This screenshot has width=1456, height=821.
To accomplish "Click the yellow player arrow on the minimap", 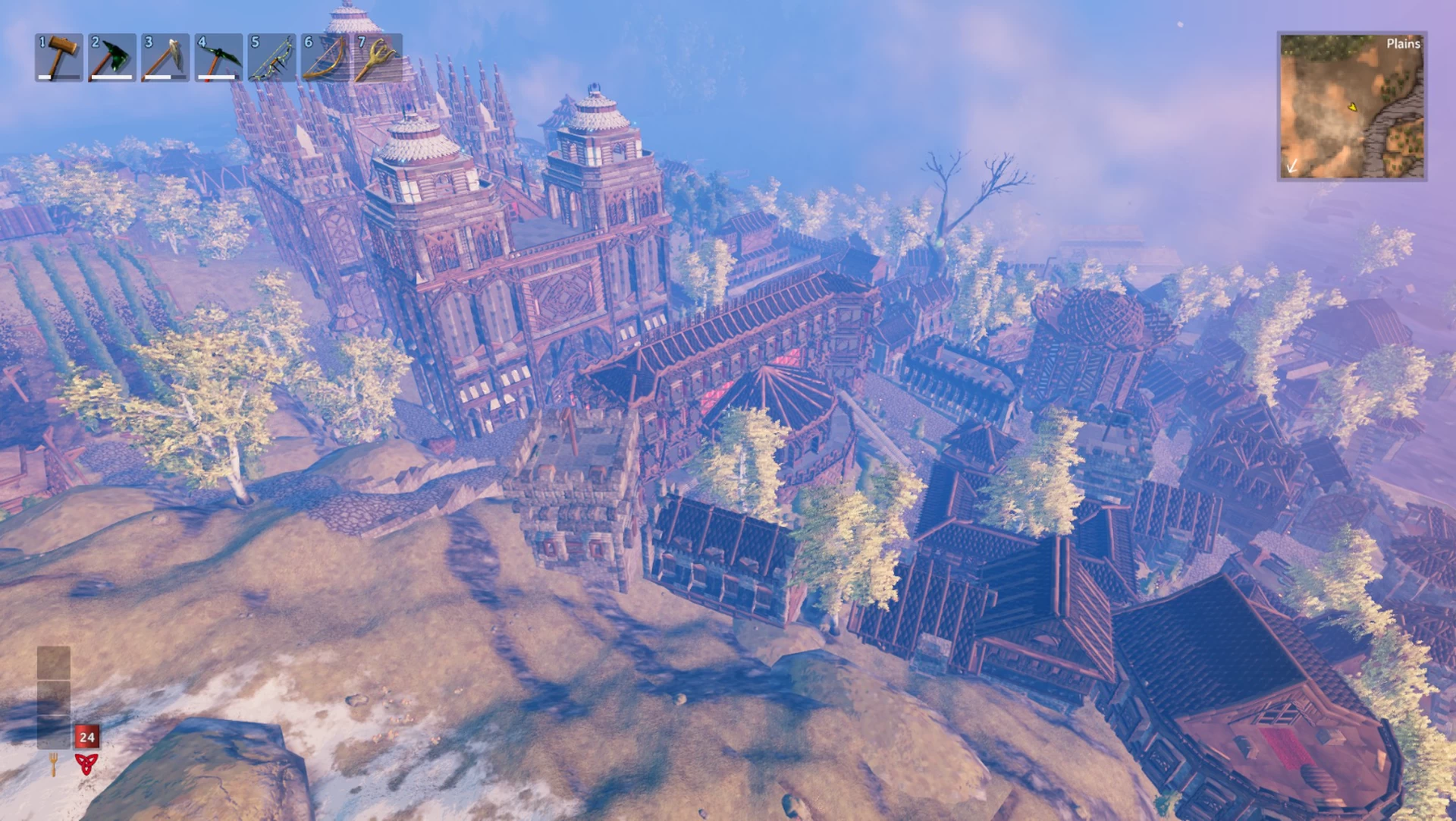I will pyautogui.click(x=1352, y=108).
